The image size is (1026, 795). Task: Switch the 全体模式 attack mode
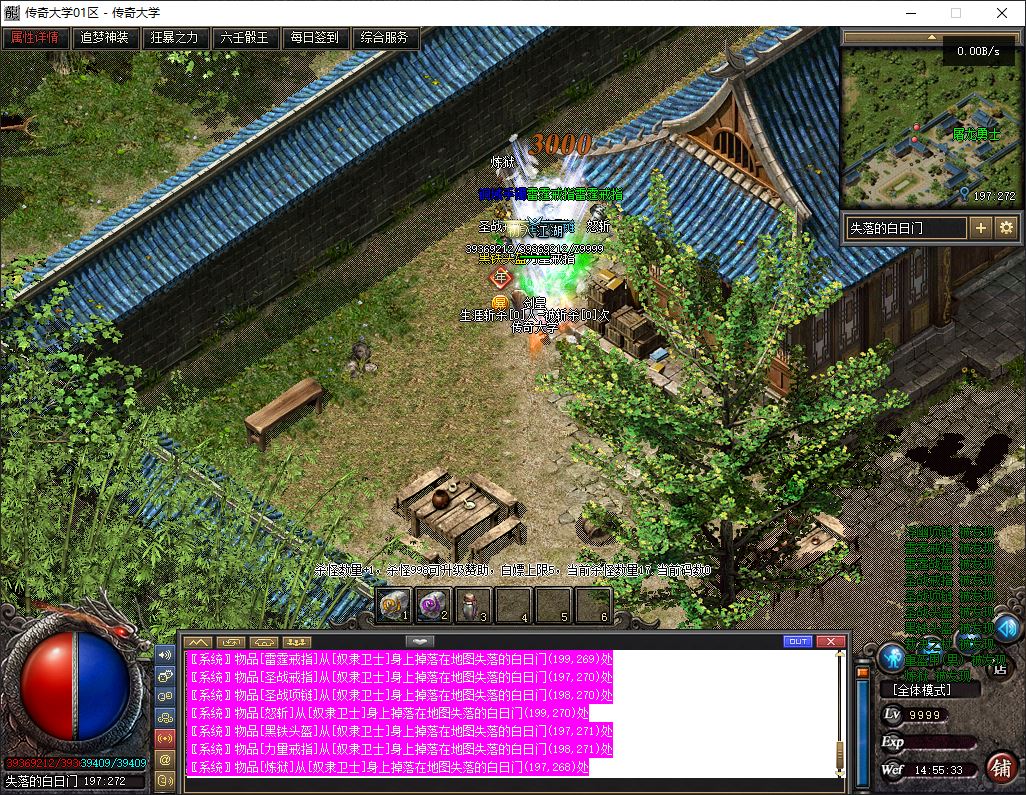[916, 690]
